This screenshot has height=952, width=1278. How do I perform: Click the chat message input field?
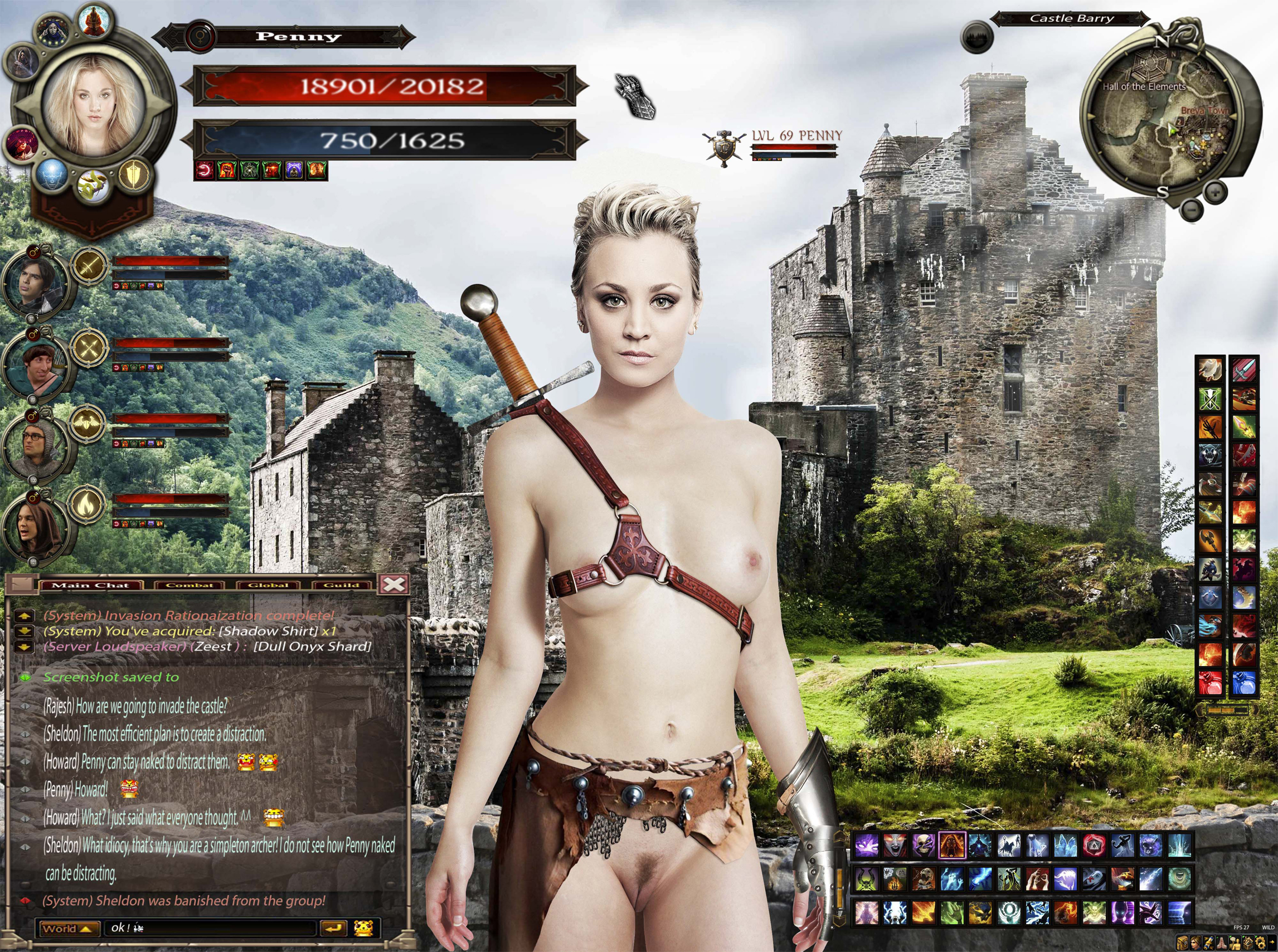pyautogui.click(x=210, y=929)
